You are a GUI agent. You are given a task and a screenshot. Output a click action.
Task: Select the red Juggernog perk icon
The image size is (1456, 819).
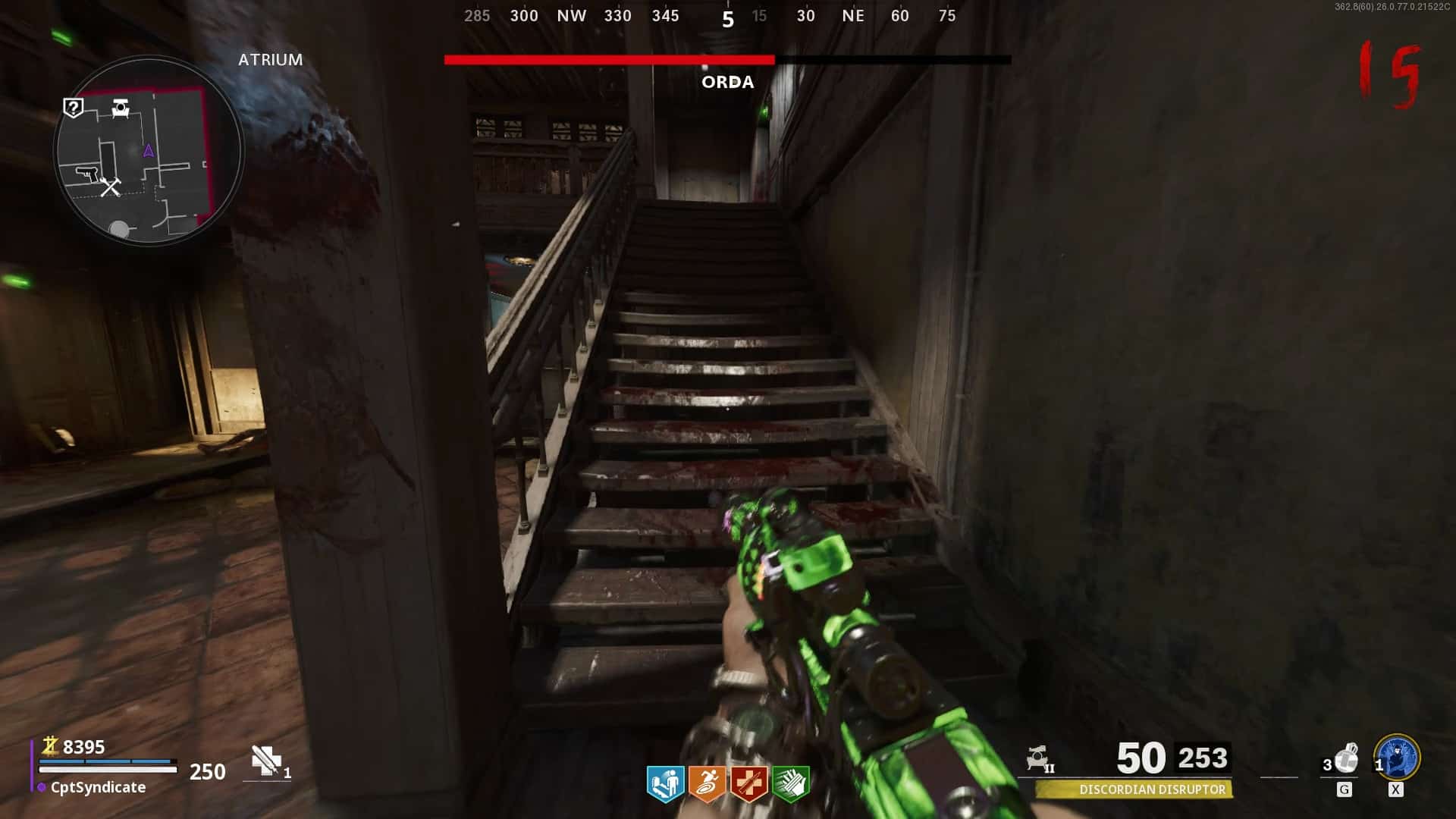pyautogui.click(x=748, y=783)
